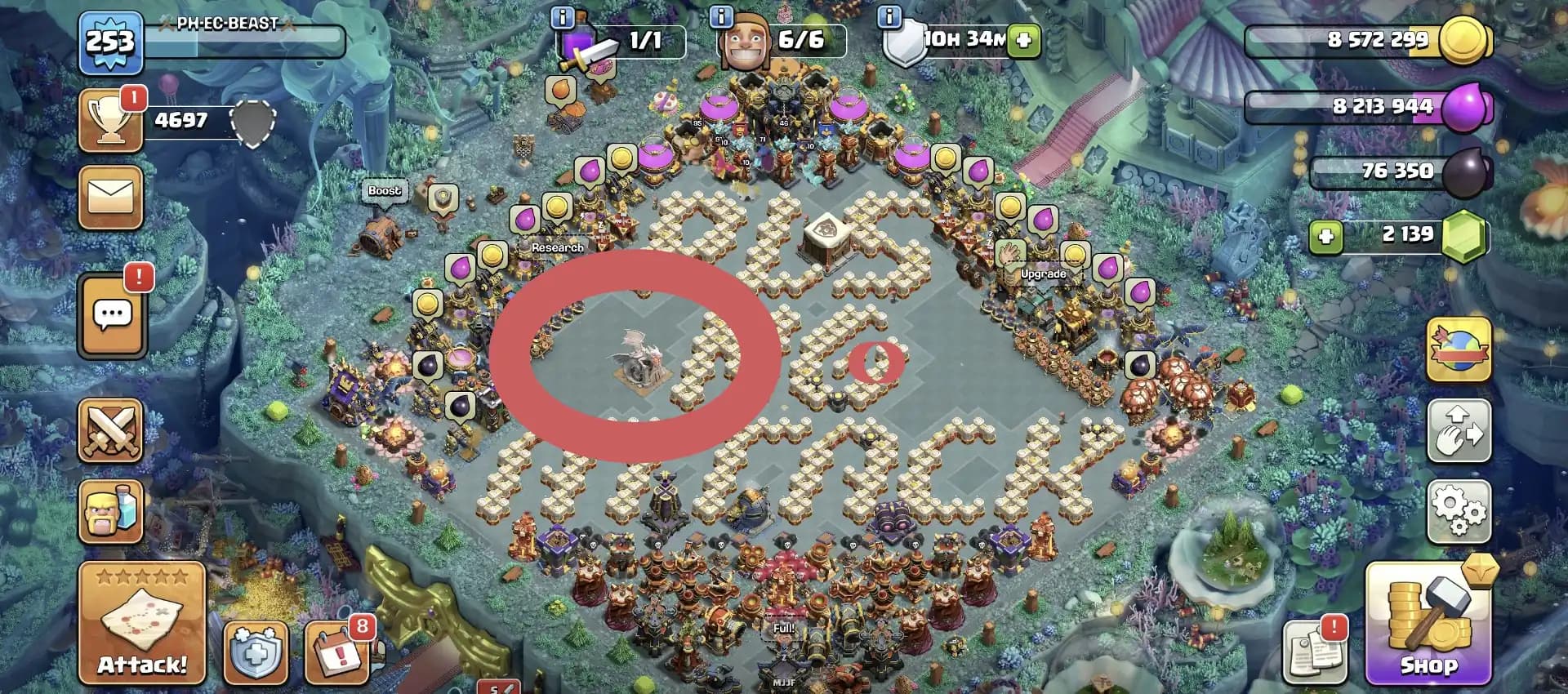Tap the Research label near the laboratory

pos(558,246)
